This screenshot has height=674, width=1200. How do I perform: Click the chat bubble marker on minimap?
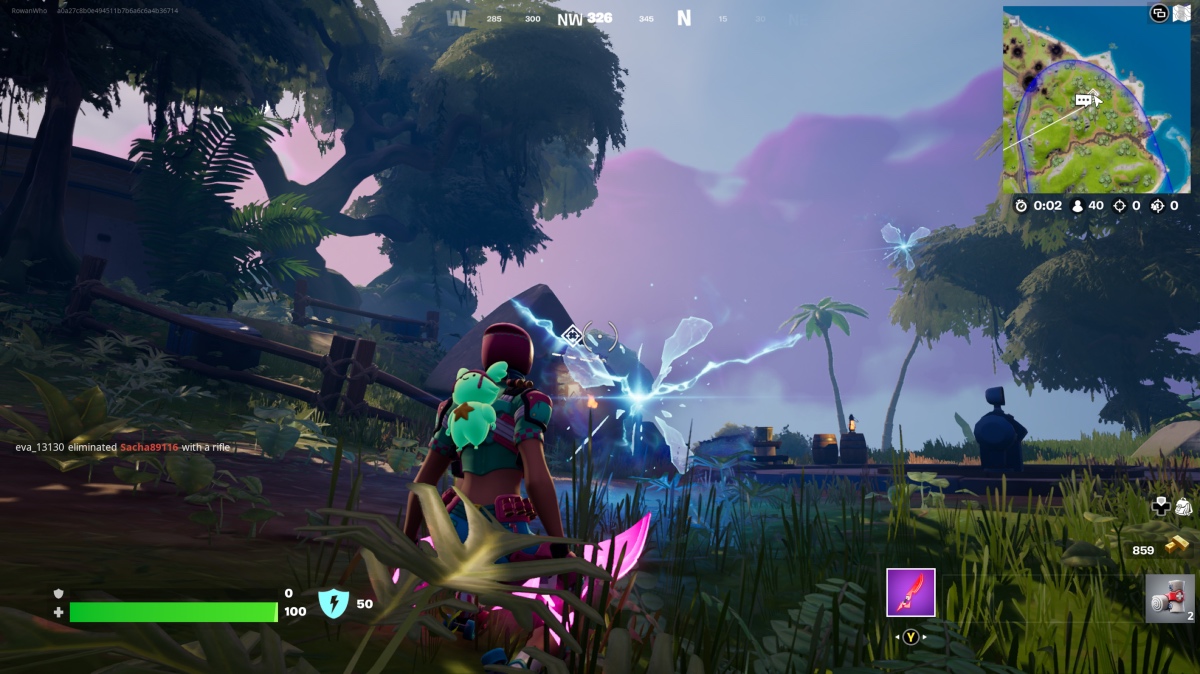click(1083, 101)
